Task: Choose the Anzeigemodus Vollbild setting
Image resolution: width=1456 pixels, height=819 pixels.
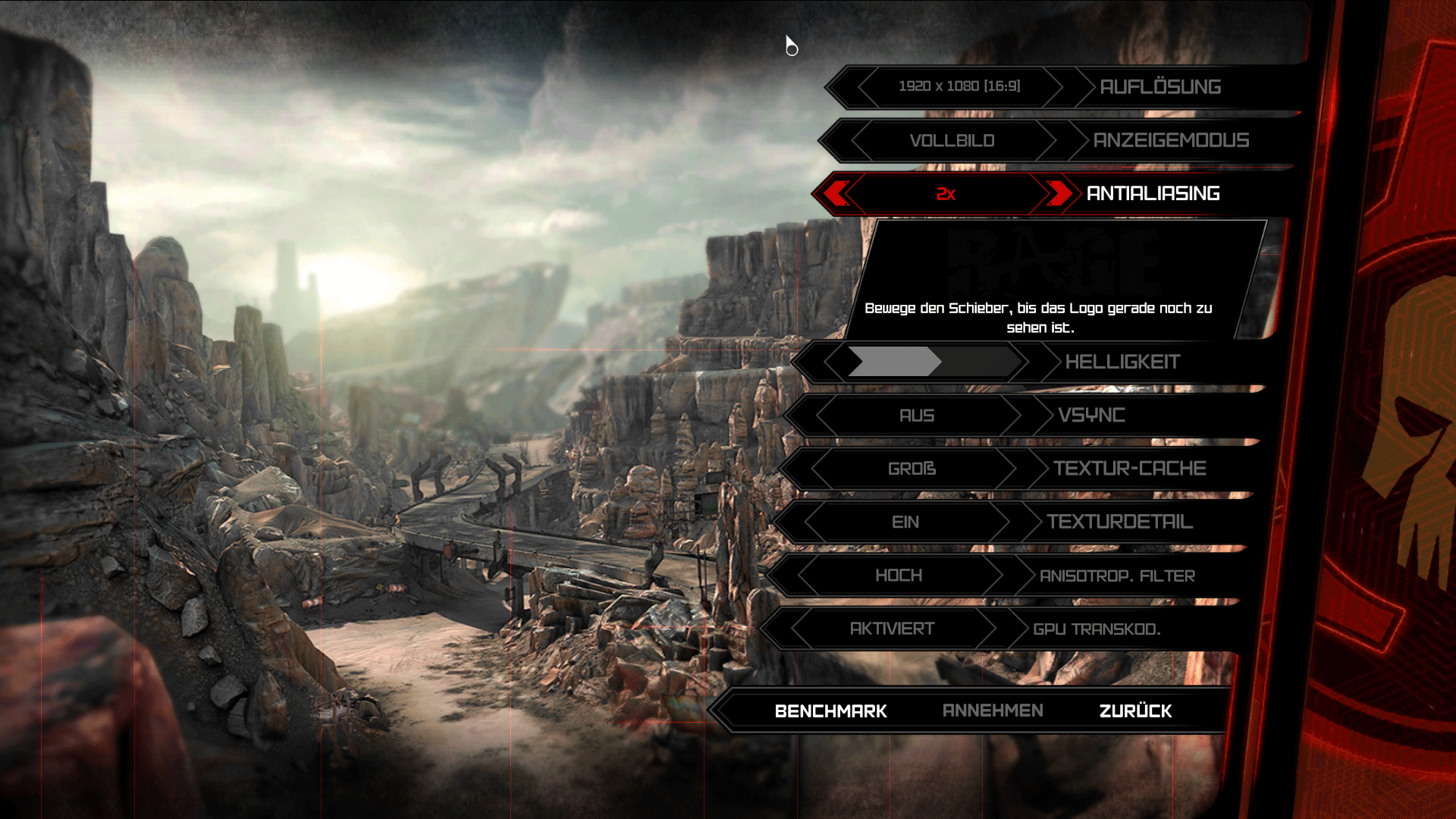Action: pyautogui.click(x=952, y=141)
